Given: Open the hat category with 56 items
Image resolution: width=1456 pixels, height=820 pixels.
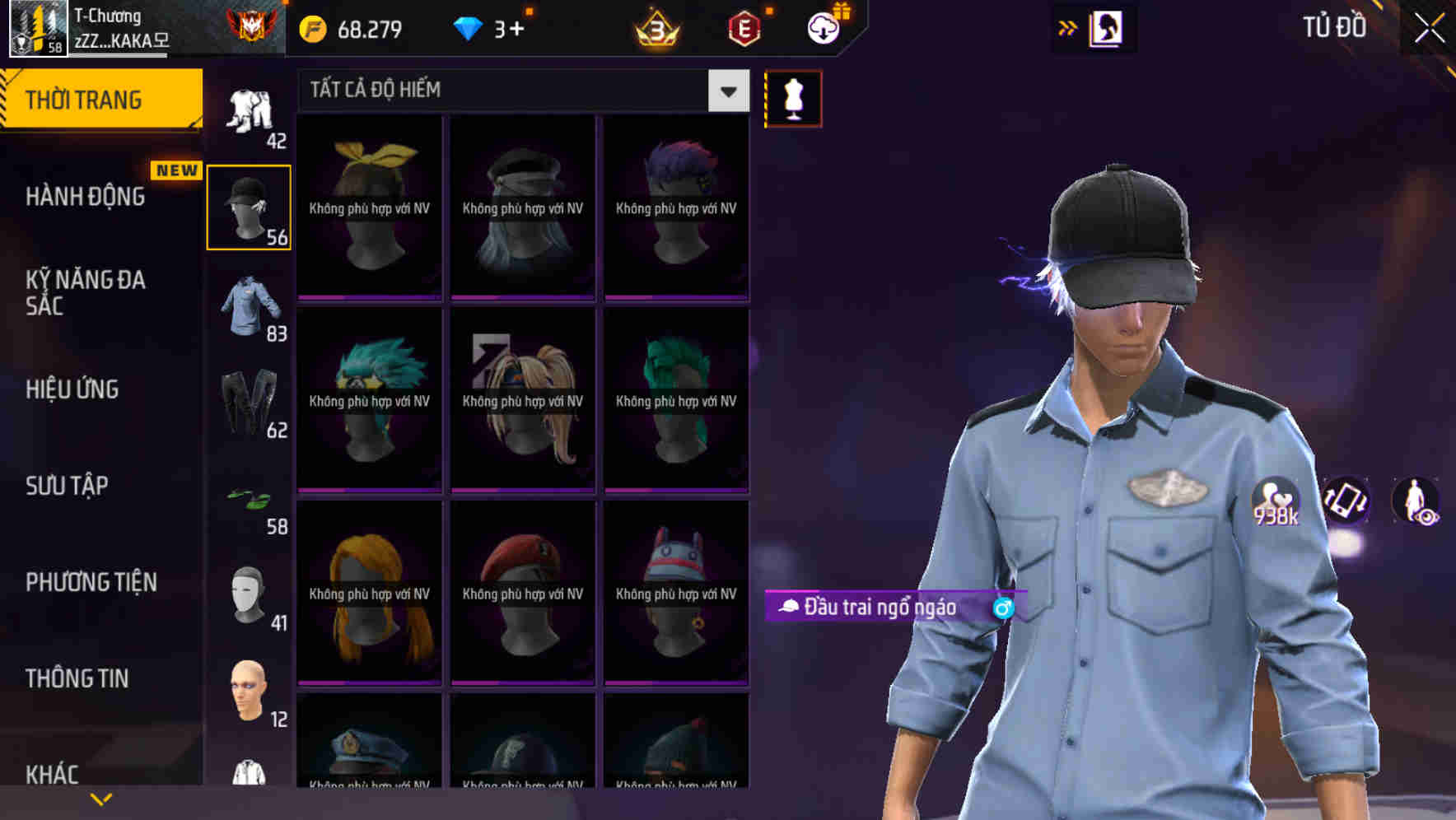Looking at the screenshot, I should tap(248, 204).
